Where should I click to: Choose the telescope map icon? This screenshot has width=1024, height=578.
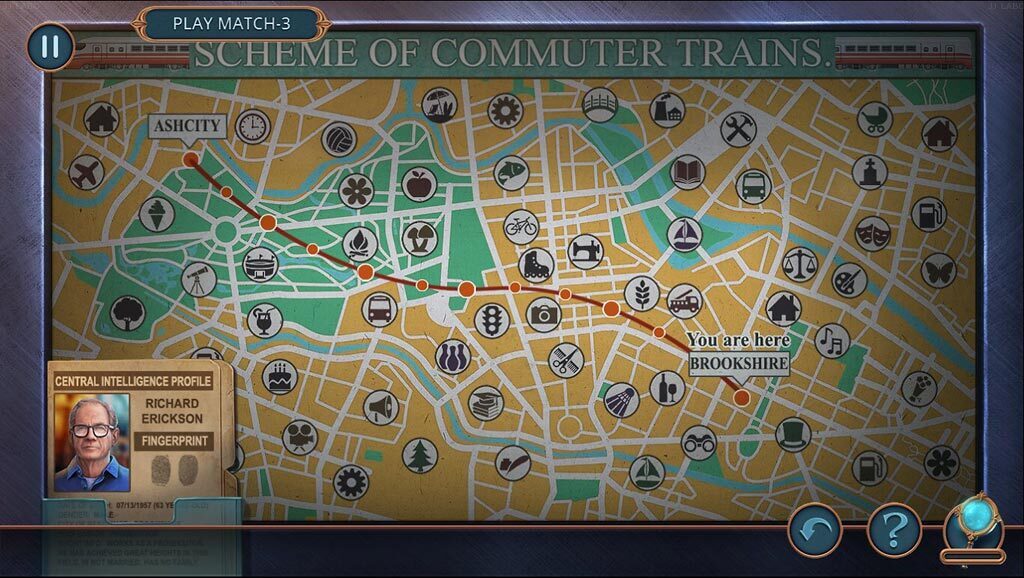click(199, 278)
